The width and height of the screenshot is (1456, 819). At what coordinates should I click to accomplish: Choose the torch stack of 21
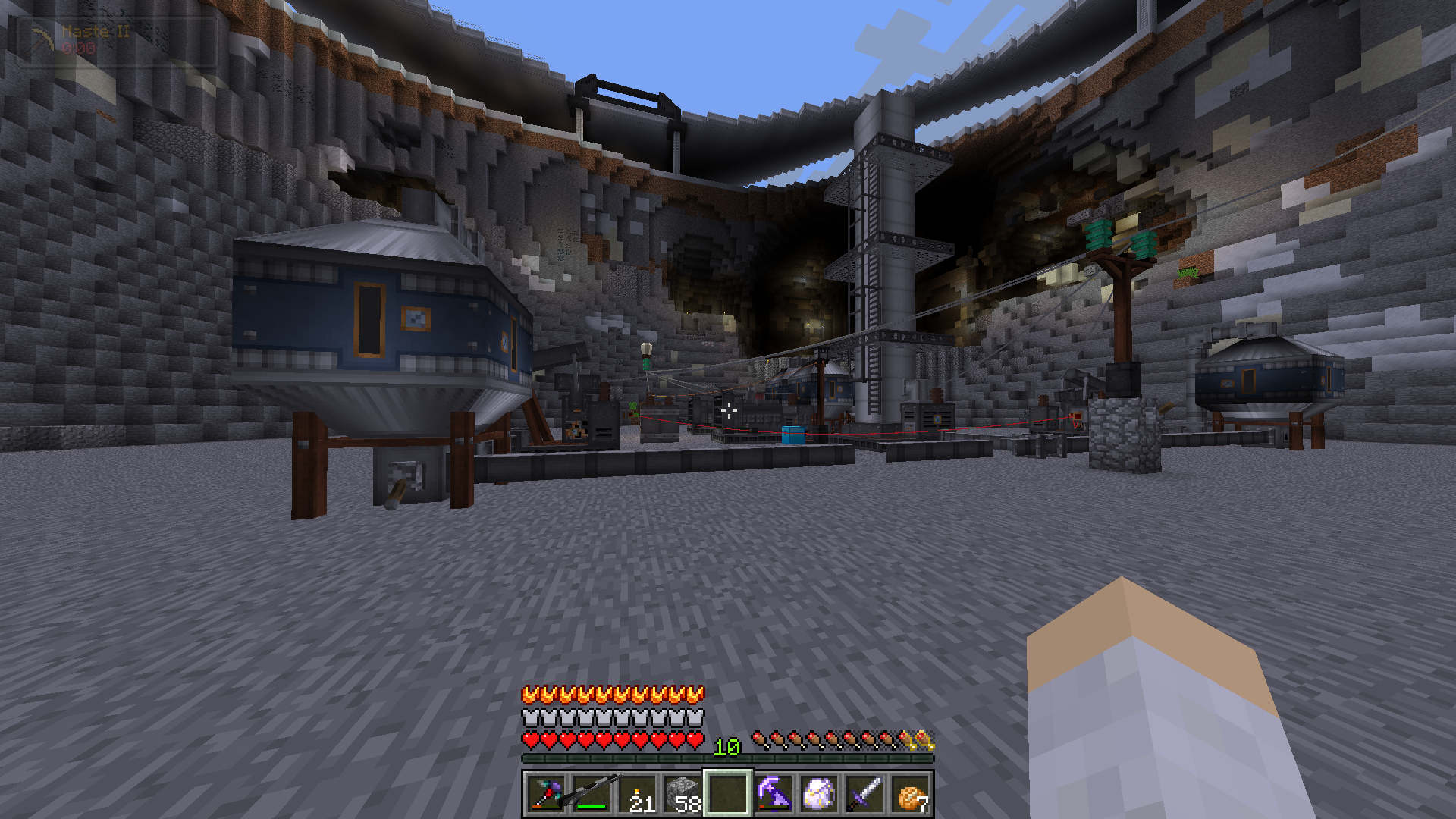point(637,794)
